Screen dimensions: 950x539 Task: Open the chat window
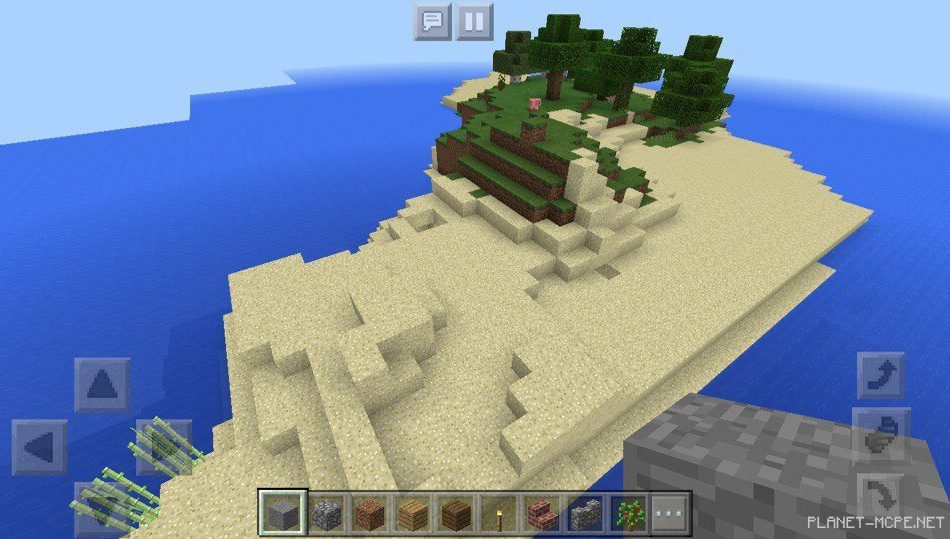pos(432,21)
